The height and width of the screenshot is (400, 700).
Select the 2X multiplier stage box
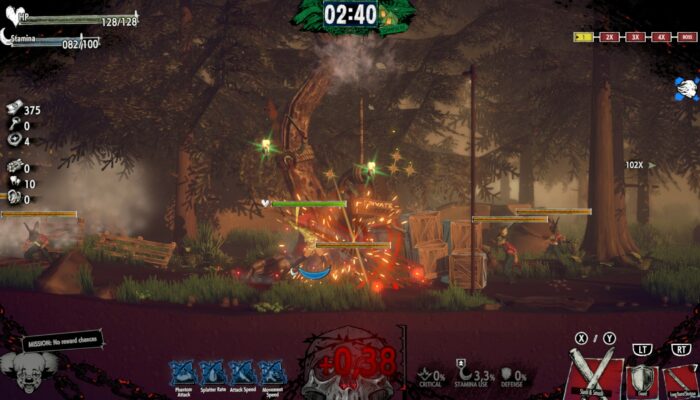click(608, 37)
